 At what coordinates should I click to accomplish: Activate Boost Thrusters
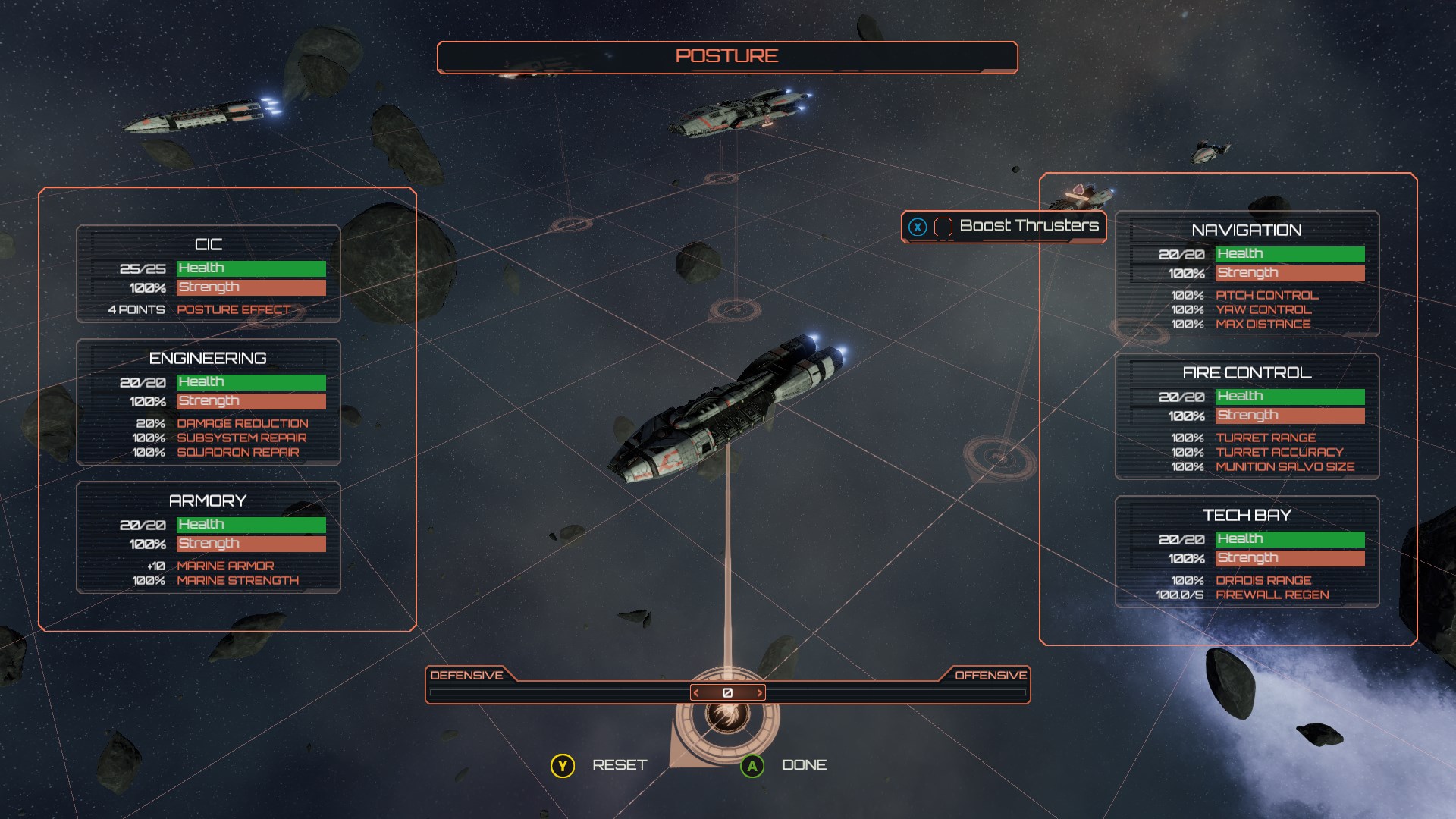(1003, 227)
